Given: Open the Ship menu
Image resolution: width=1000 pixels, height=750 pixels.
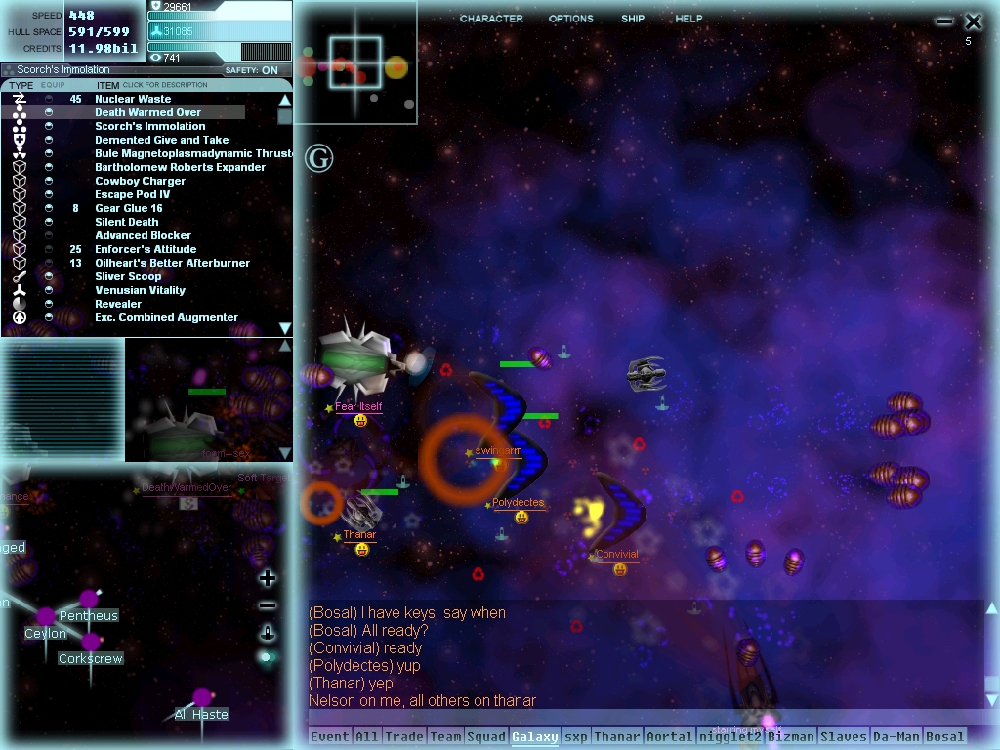Looking at the screenshot, I should point(633,19).
